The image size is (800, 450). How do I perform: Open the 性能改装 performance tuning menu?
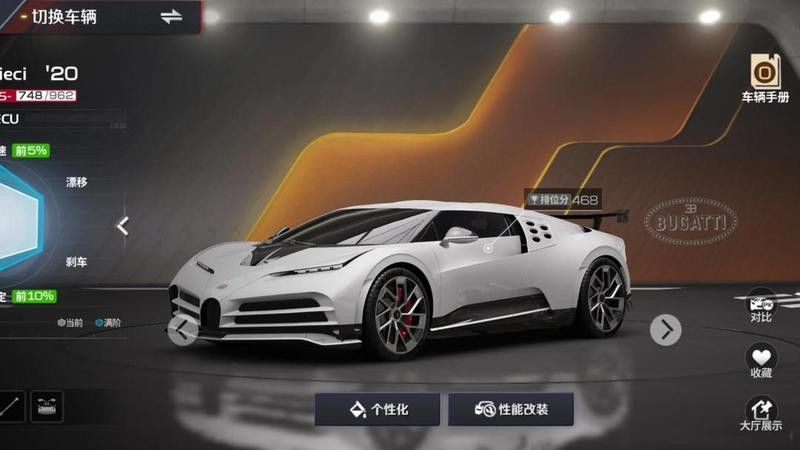(511, 409)
